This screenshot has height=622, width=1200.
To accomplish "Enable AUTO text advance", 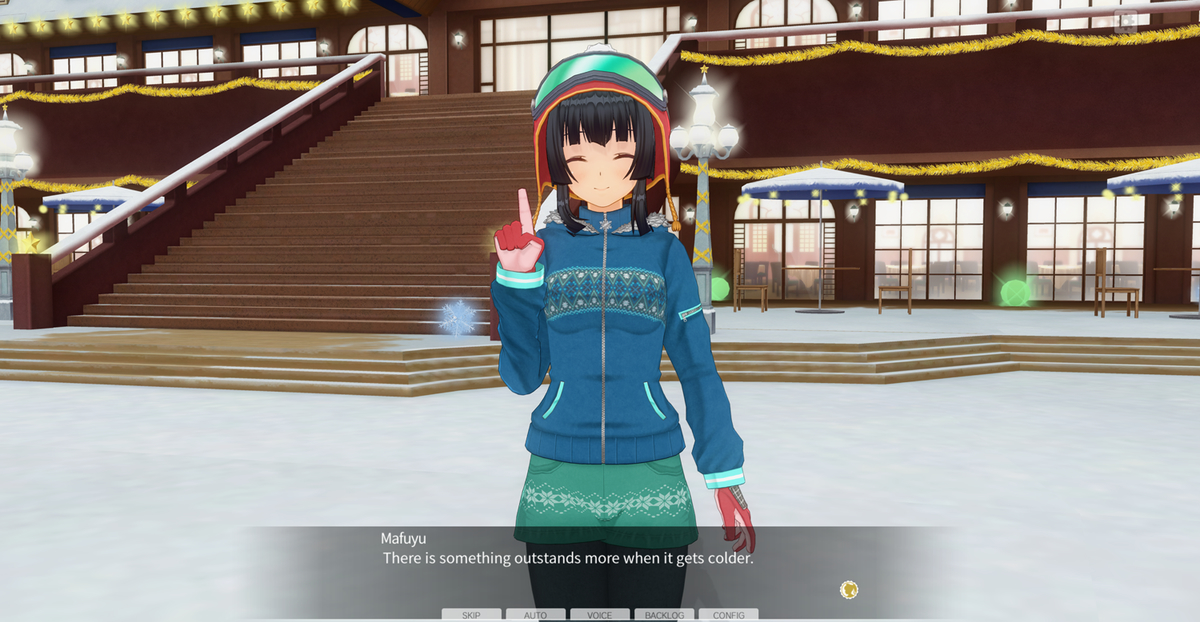I will (535, 615).
